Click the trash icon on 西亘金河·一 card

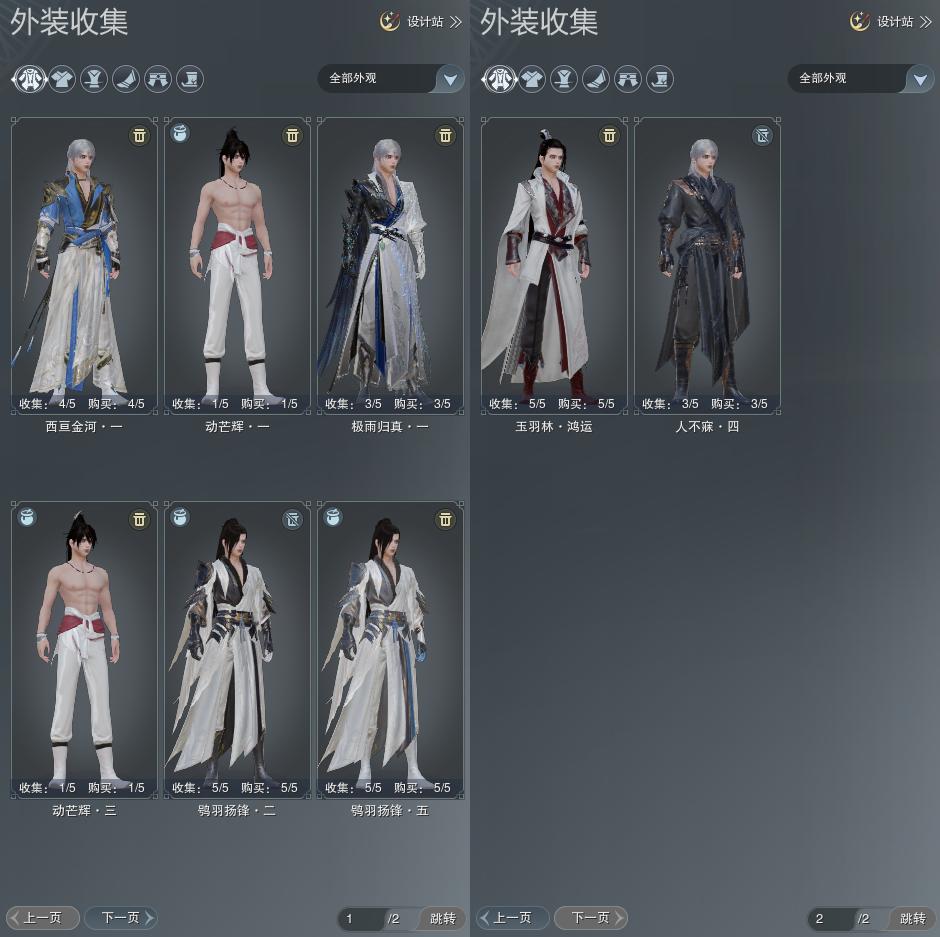140,135
